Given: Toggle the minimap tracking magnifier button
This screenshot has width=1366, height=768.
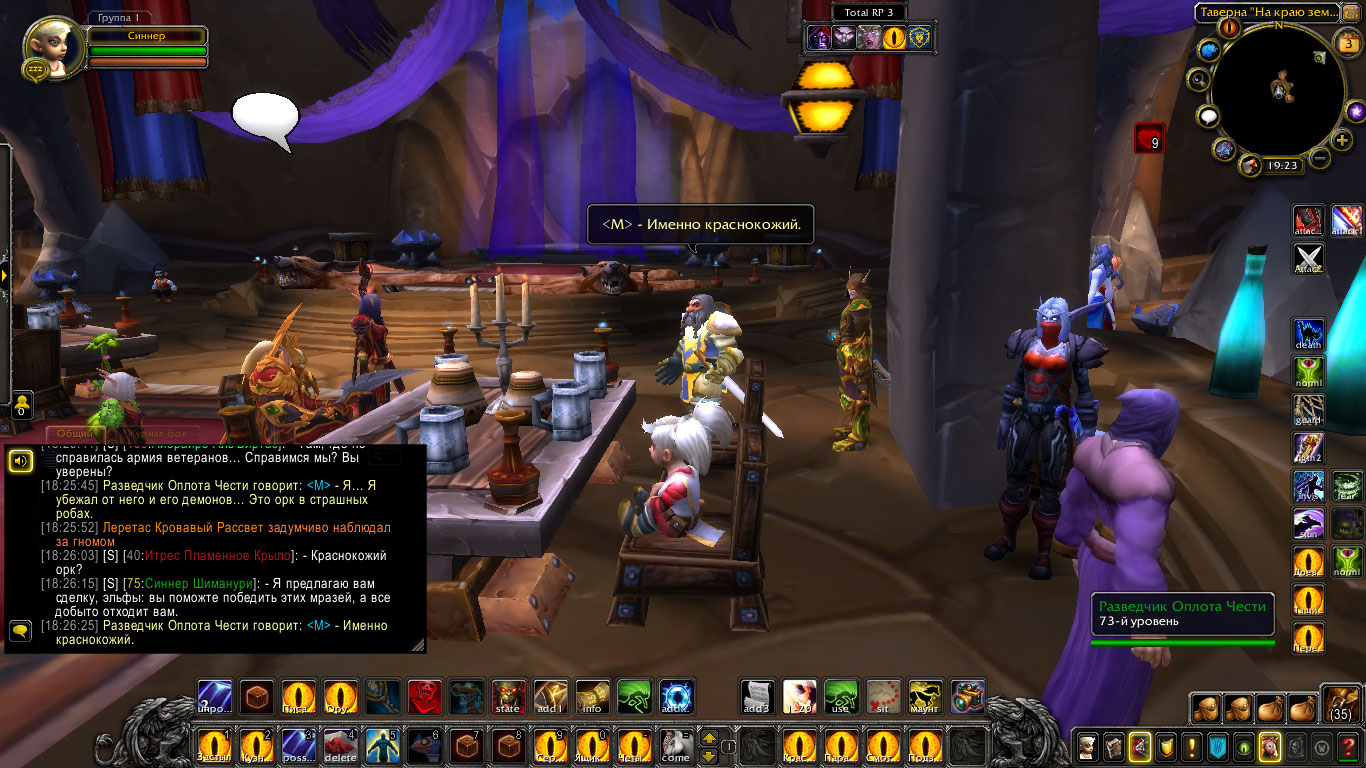Looking at the screenshot, I should 1198,79.
